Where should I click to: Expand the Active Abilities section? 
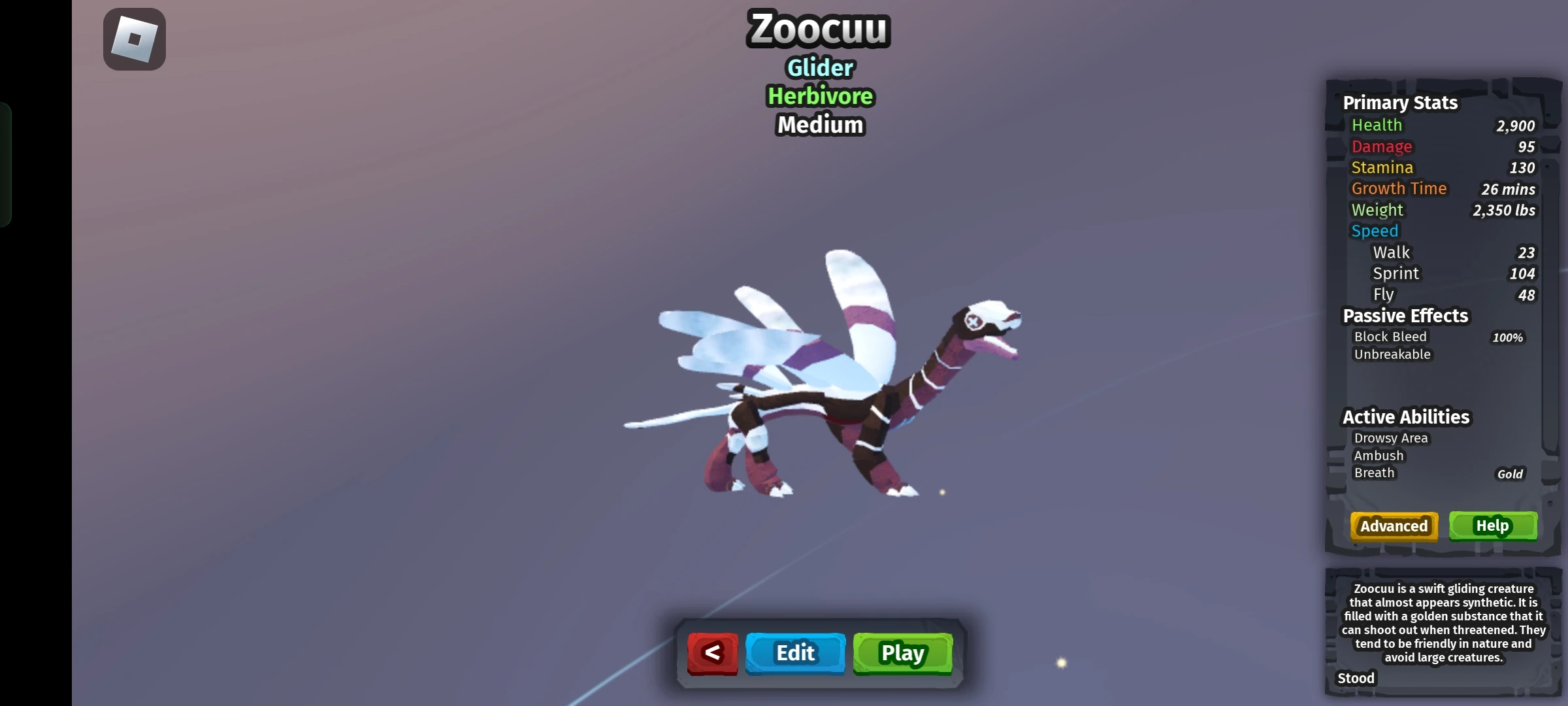point(1405,416)
